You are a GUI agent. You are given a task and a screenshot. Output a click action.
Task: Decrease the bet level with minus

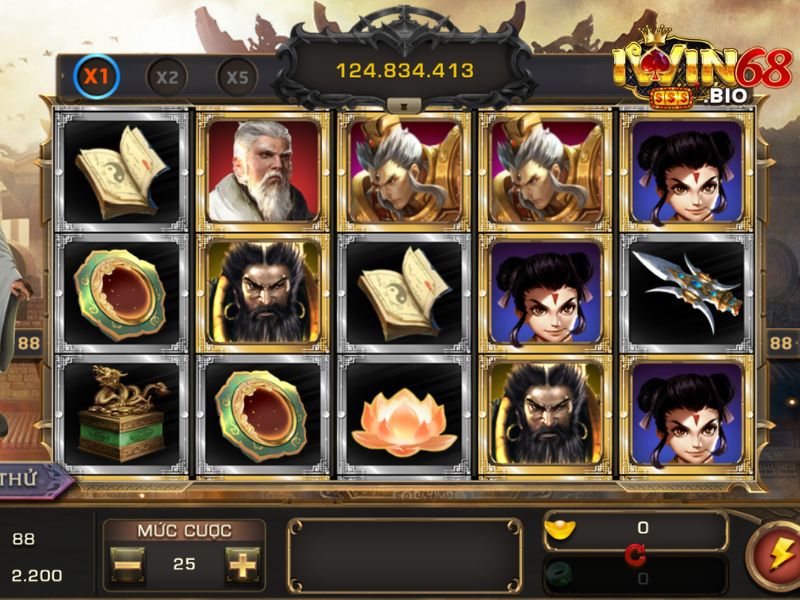127,564
